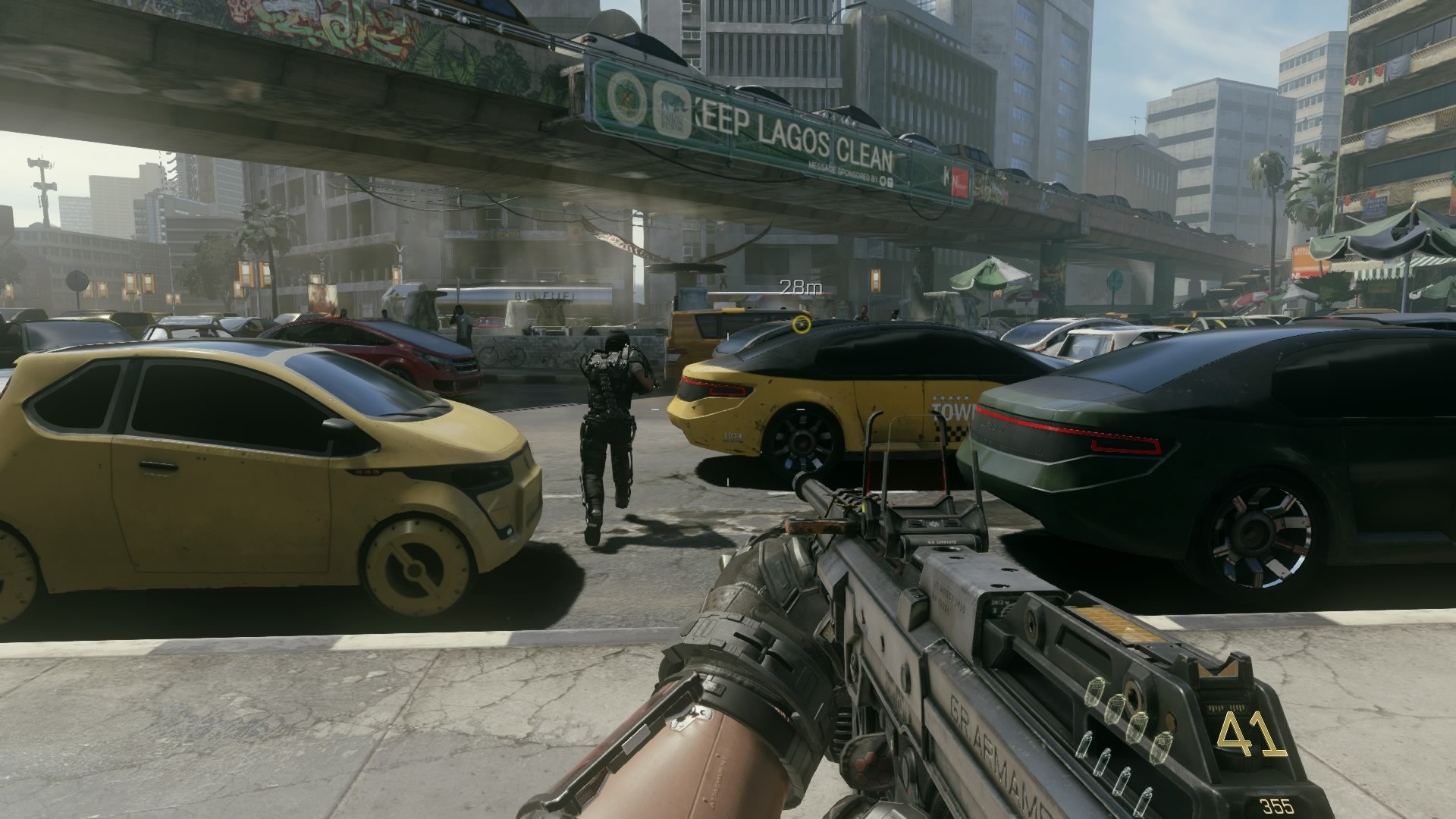Click the ammo counter showing 41
Screen dimensions: 1456x819
tap(1251, 733)
